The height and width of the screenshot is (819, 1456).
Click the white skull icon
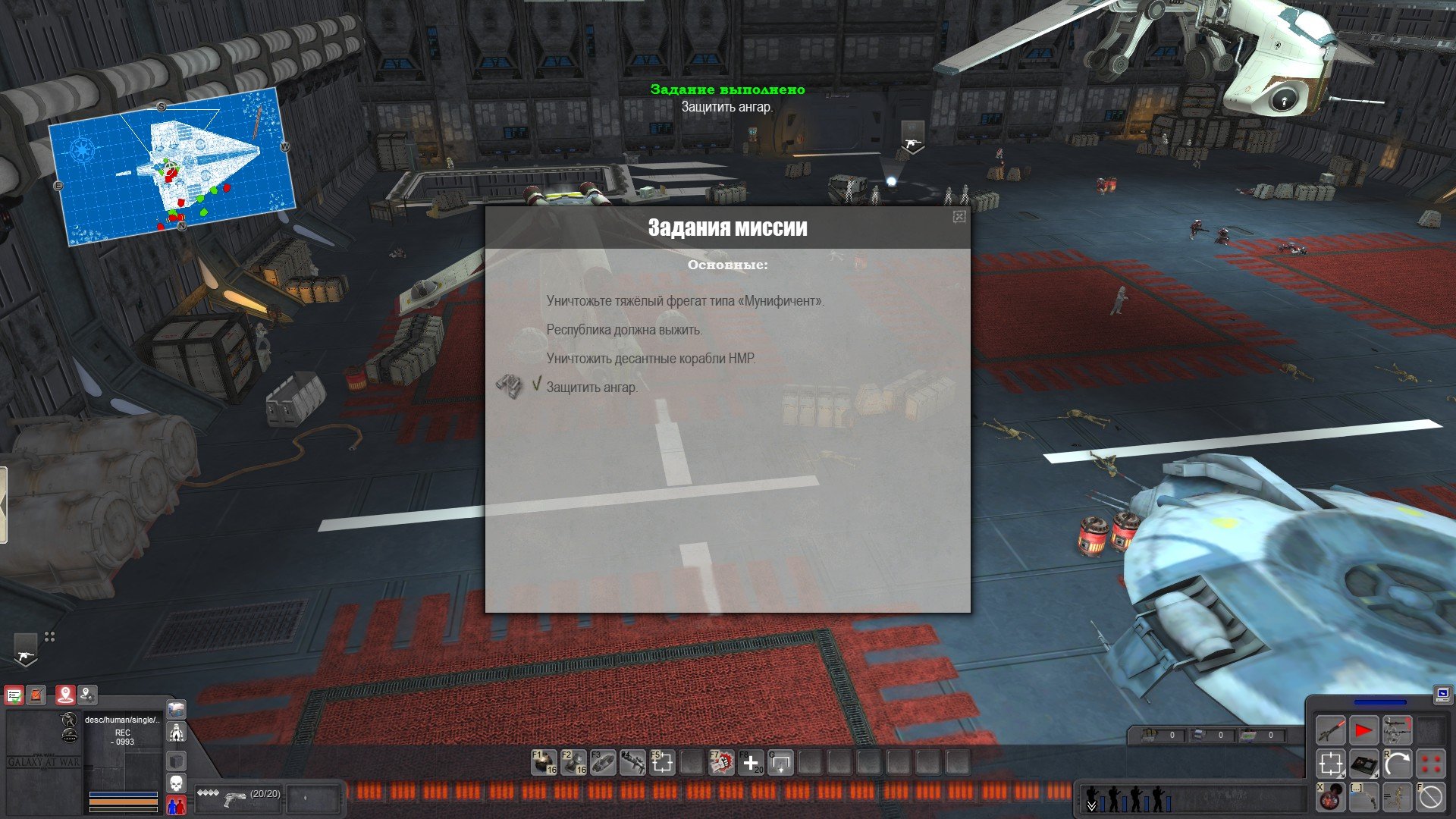tap(176, 782)
